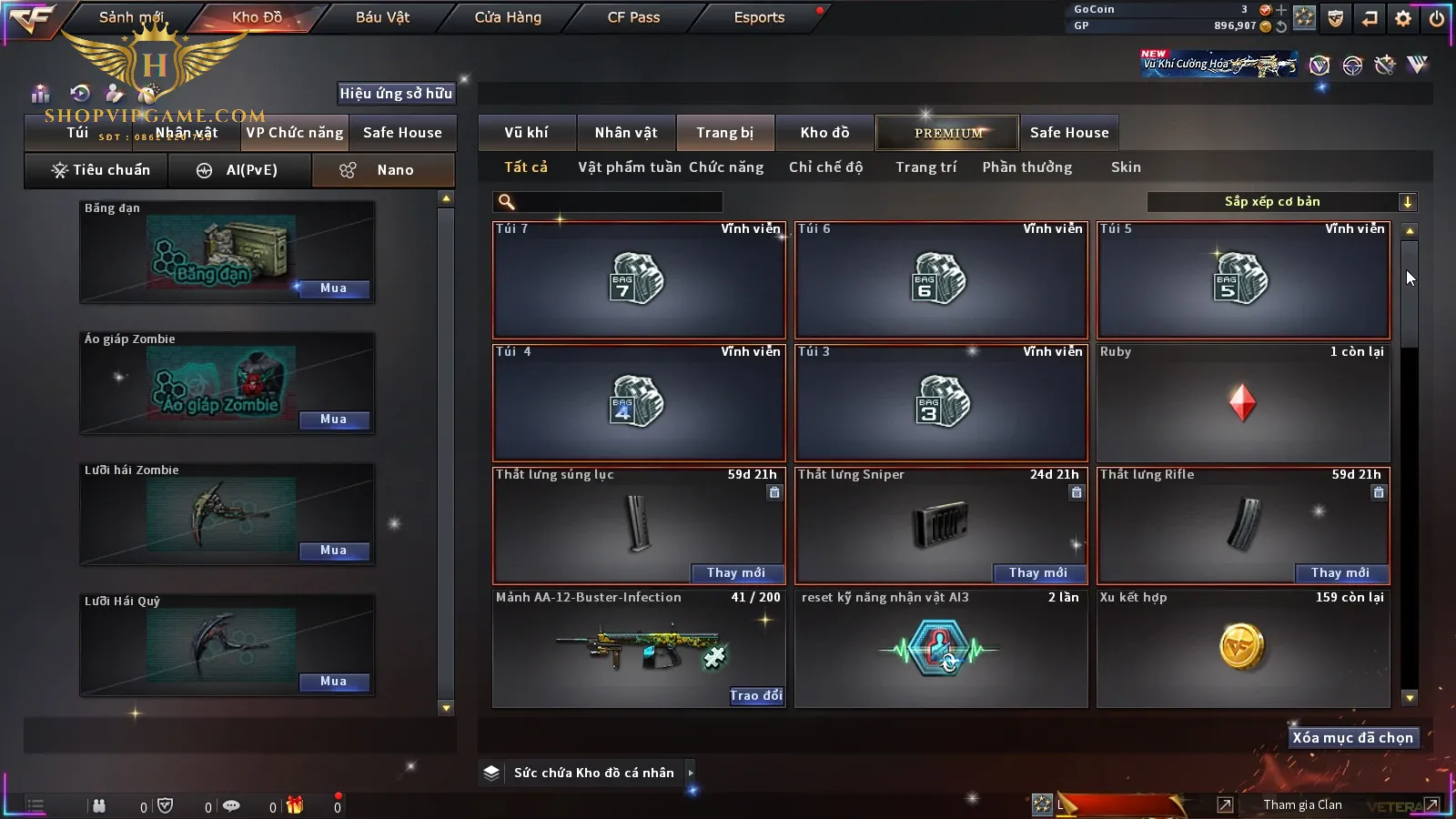
Task: Select the Ruby item slot
Action: tap(1243, 403)
